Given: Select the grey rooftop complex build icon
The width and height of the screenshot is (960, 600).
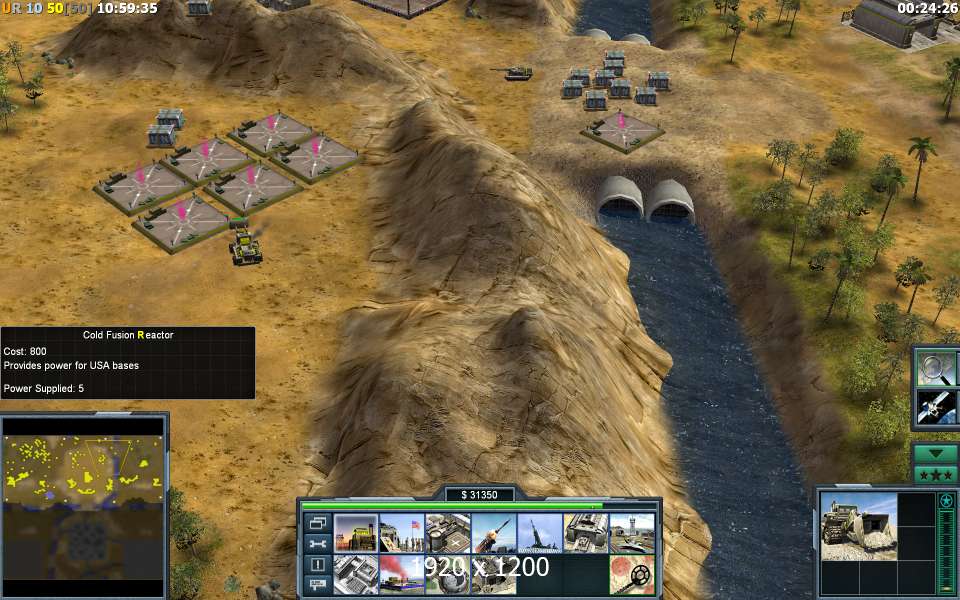Looking at the screenshot, I should point(356,575).
